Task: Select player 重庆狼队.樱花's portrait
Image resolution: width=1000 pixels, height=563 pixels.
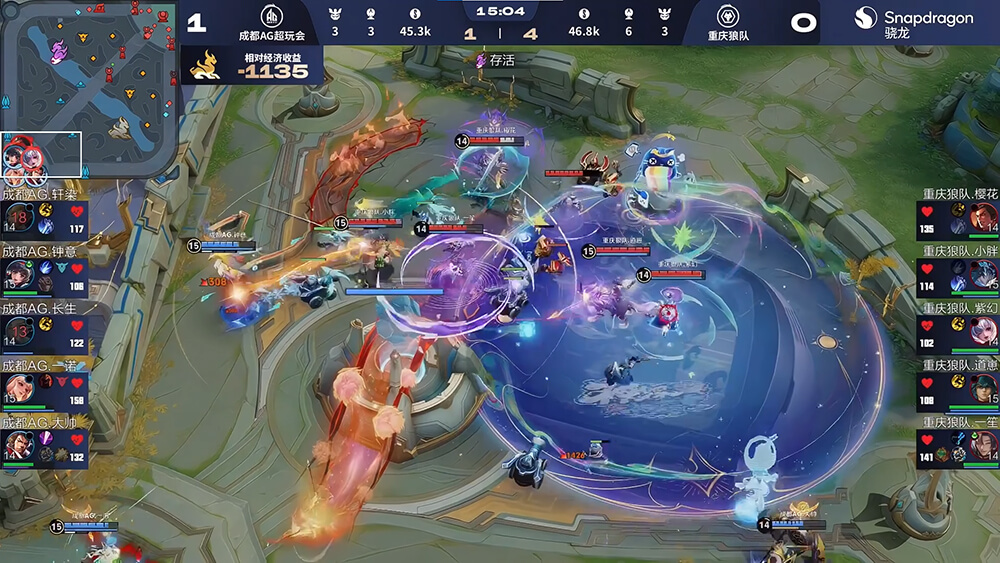Action: coord(983,217)
